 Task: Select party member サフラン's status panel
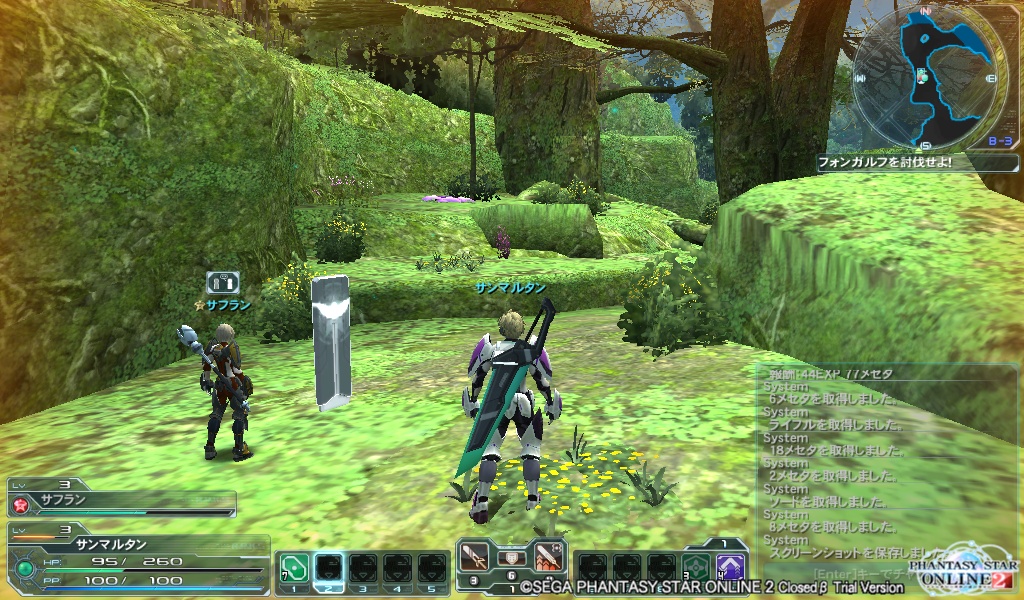(x=122, y=499)
